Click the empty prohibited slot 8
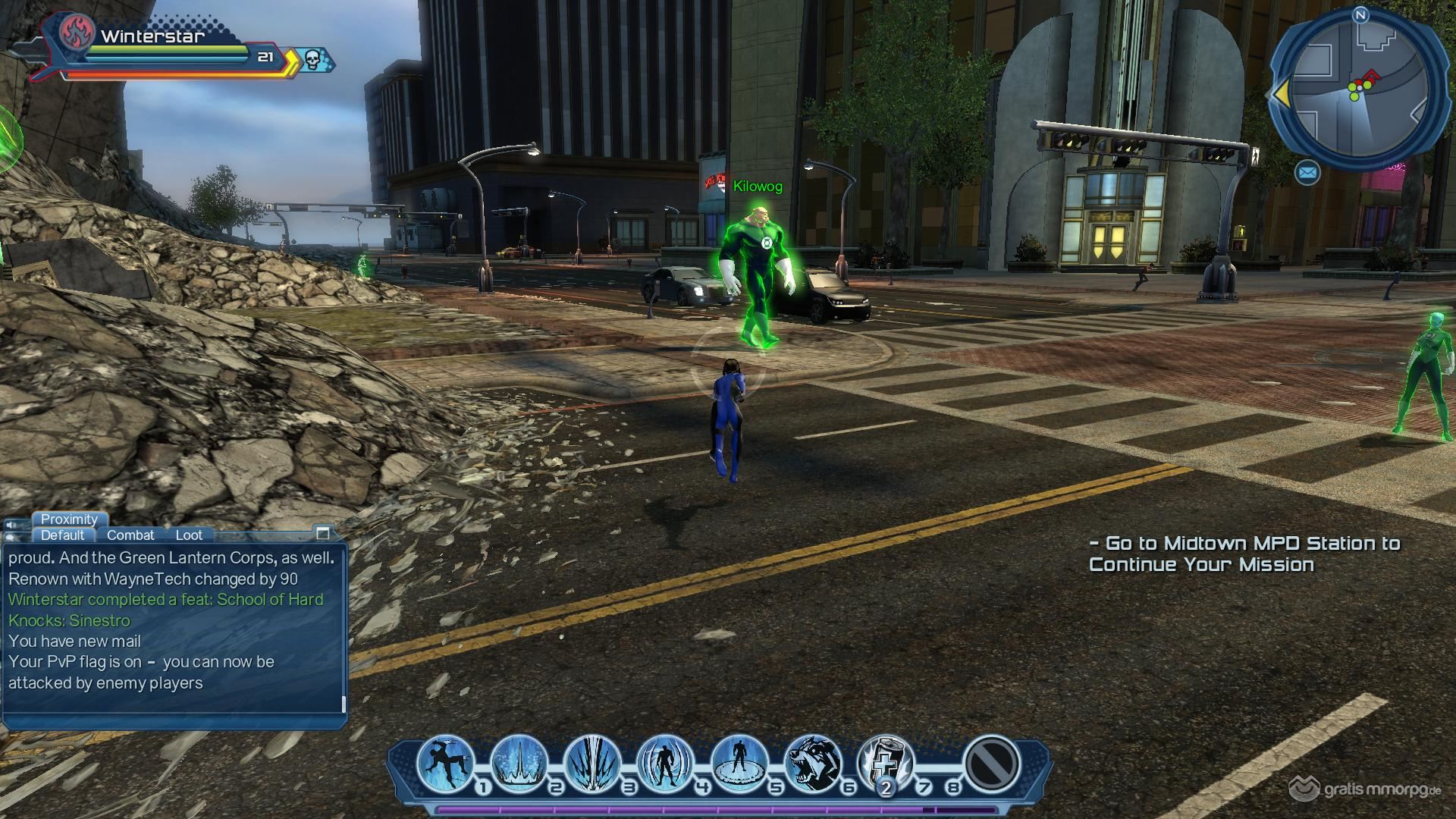Image resolution: width=1456 pixels, height=819 pixels. pos(990,763)
